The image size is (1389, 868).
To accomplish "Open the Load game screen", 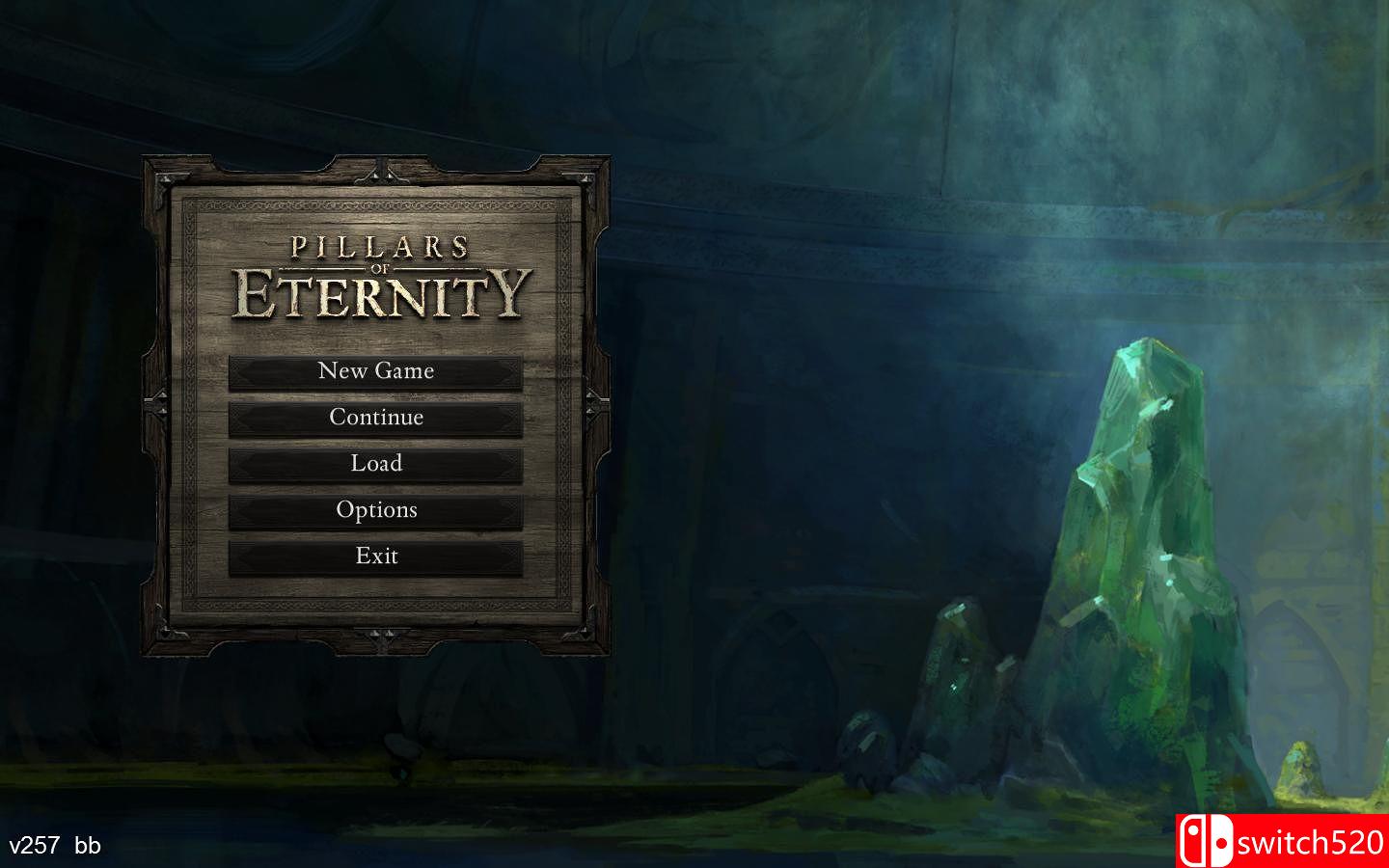I will (378, 464).
